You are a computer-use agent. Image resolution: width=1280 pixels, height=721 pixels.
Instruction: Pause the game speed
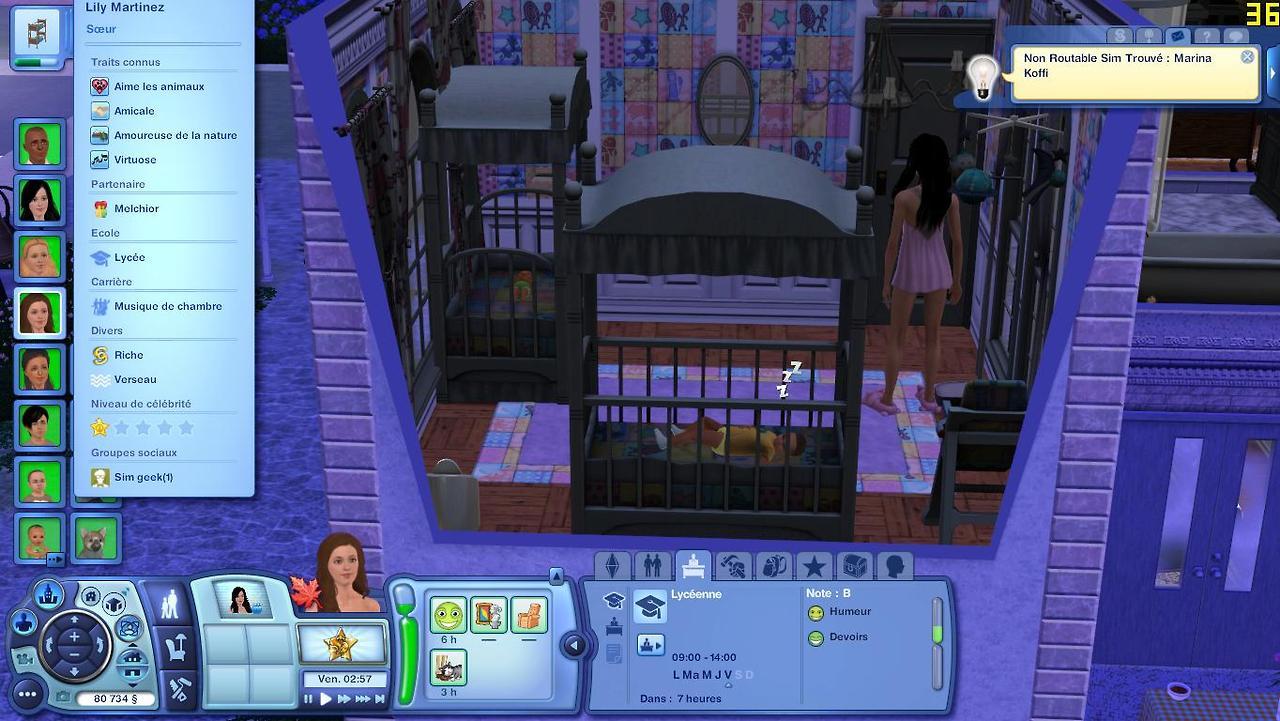point(309,700)
